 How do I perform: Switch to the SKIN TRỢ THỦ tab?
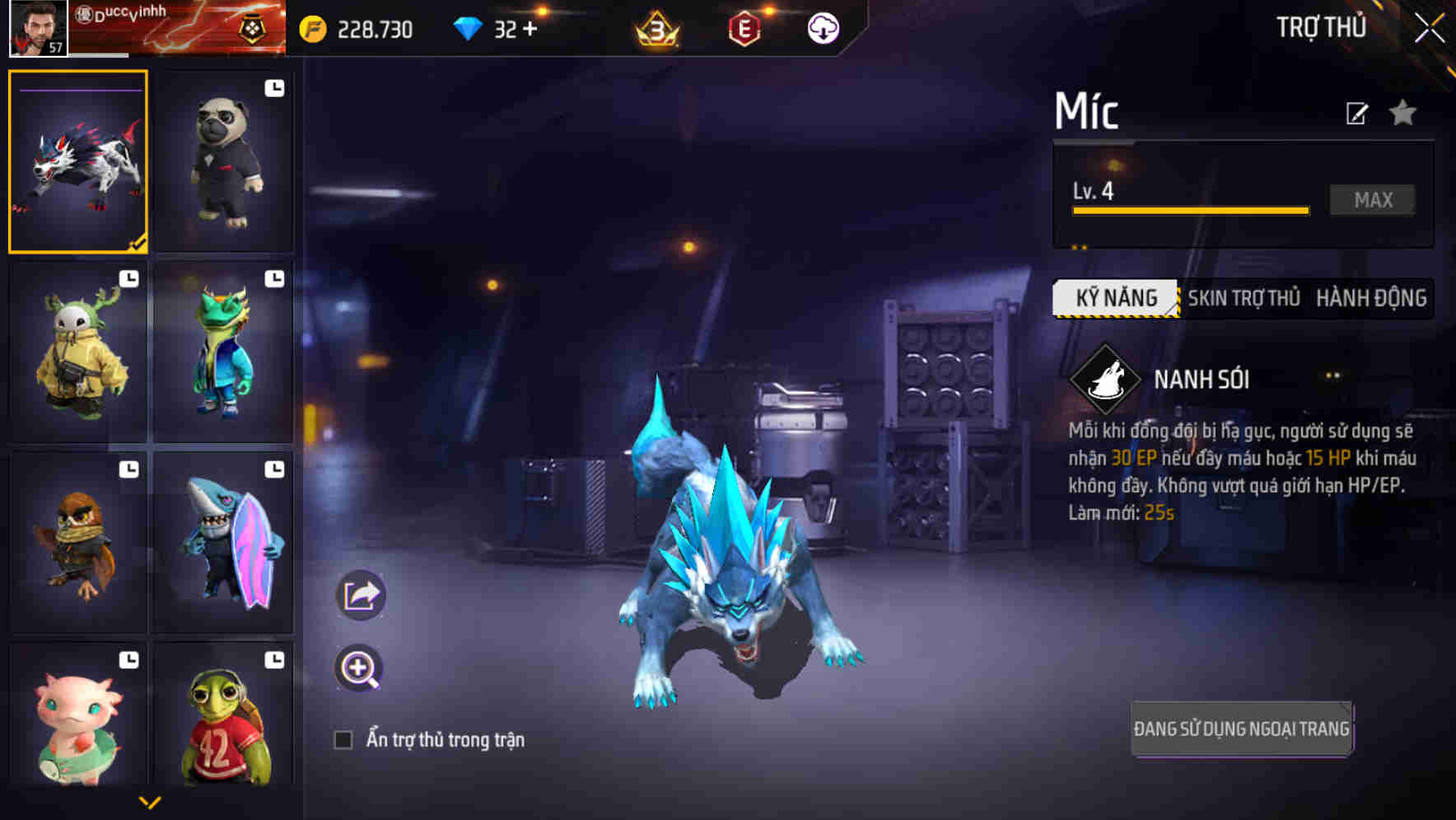click(1244, 298)
